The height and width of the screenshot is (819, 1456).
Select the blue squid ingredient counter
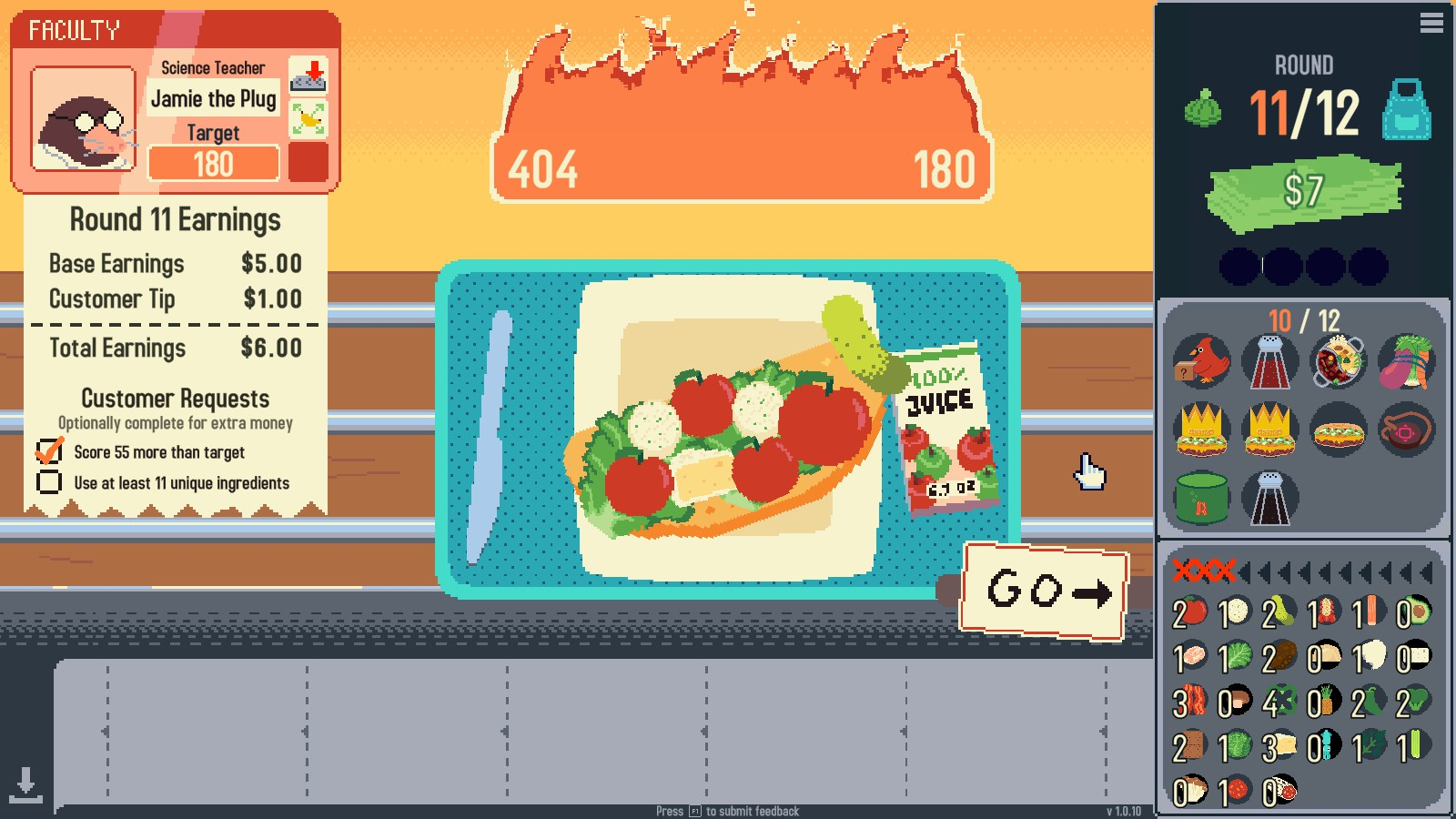pyautogui.click(x=1324, y=747)
